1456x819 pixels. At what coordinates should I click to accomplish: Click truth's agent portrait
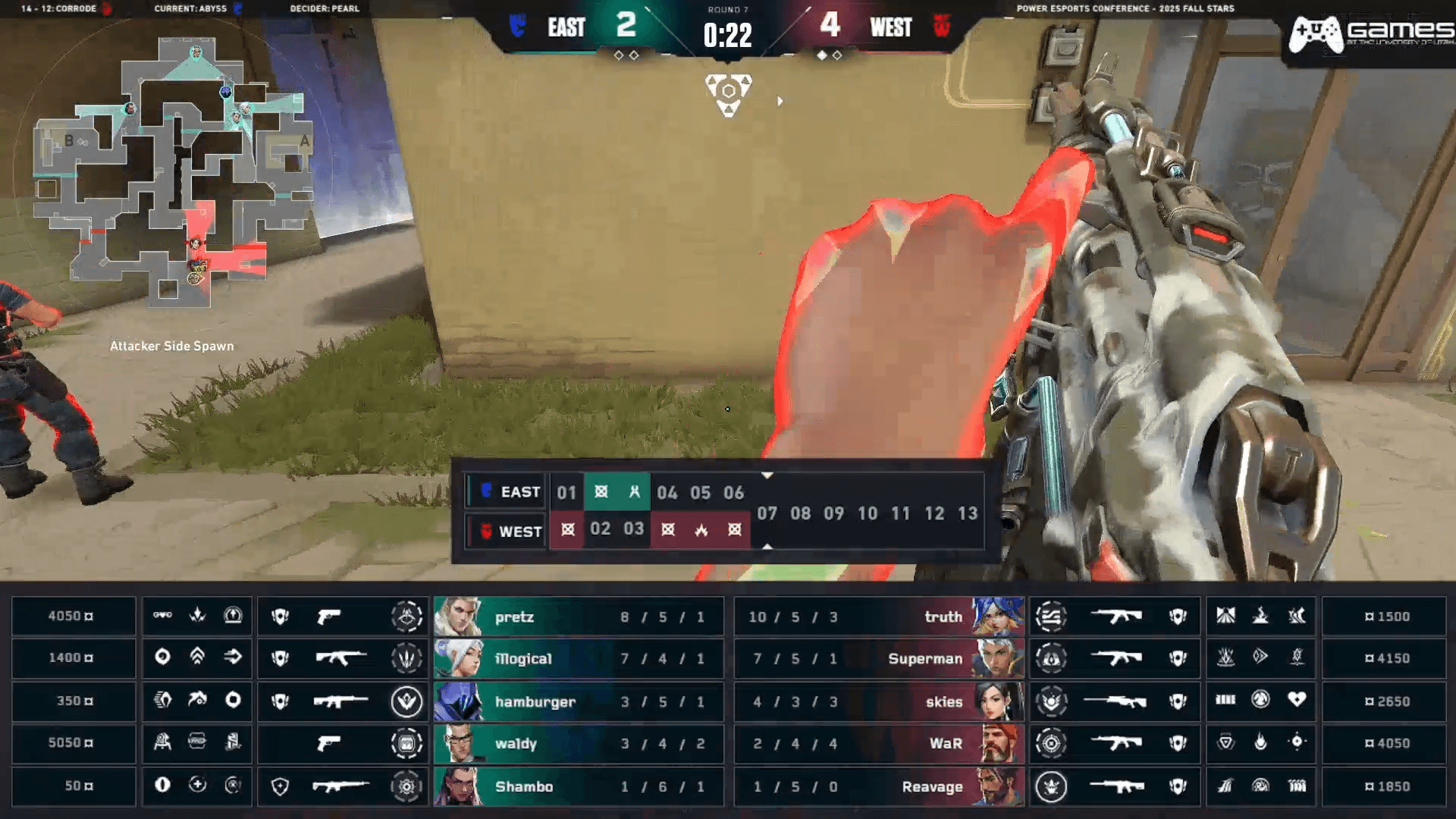[996, 617]
